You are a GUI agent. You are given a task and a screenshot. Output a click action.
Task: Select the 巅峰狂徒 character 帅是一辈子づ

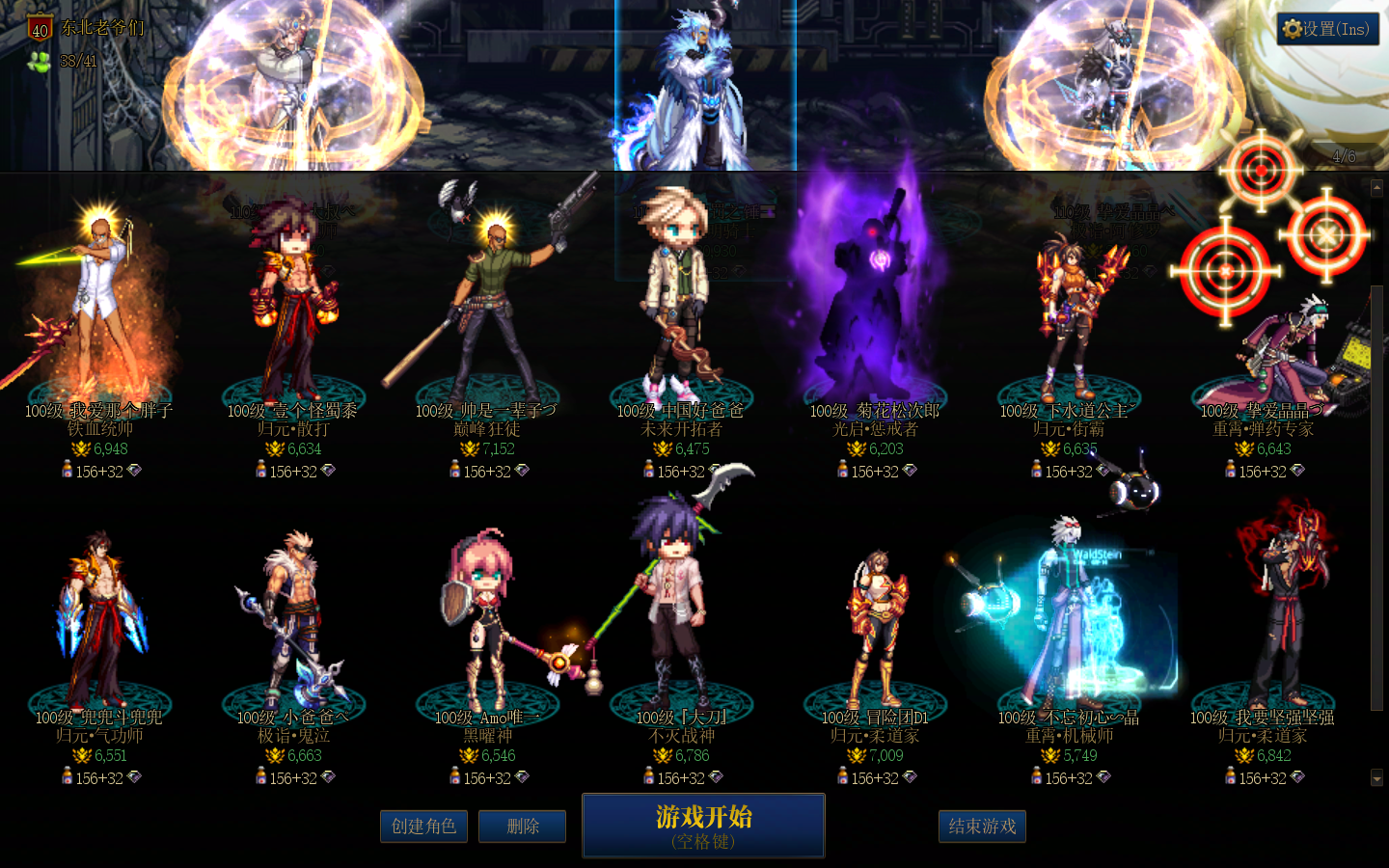487,318
